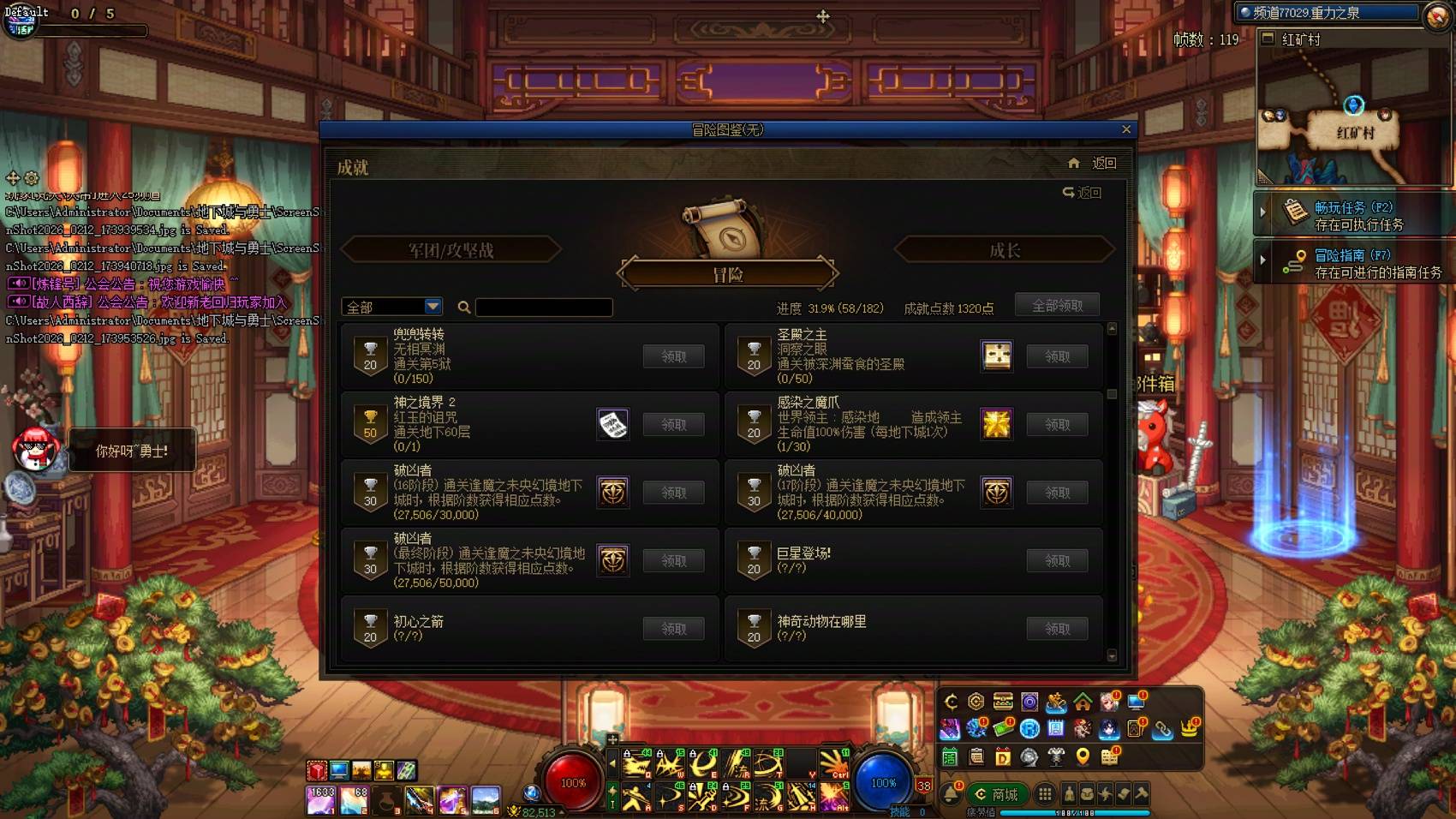Click the achievement search input field
The width and height of the screenshot is (1456, 819).
coord(544,307)
